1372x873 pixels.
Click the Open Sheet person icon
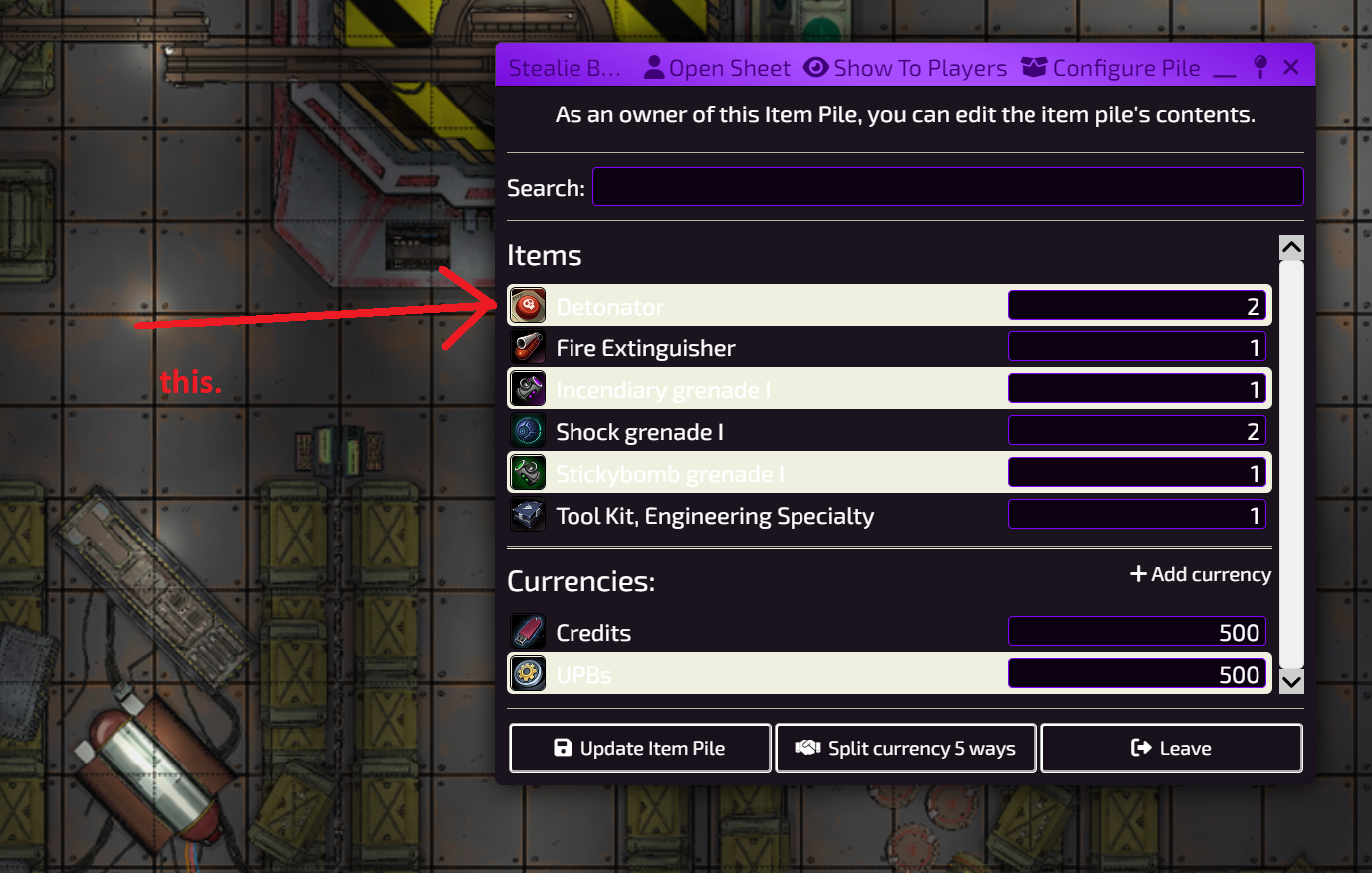pos(654,67)
